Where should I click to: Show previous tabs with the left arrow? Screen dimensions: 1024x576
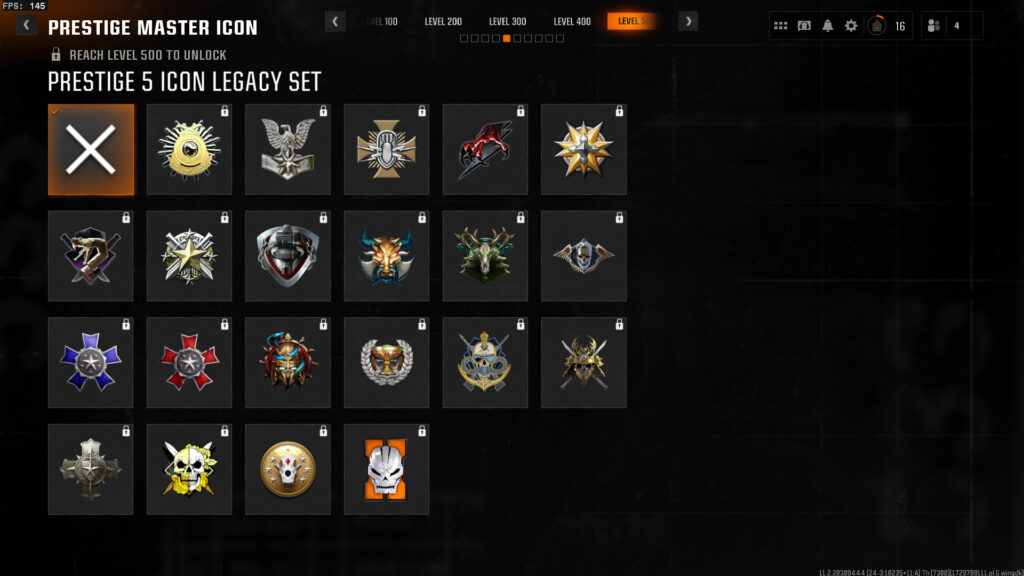coord(336,21)
